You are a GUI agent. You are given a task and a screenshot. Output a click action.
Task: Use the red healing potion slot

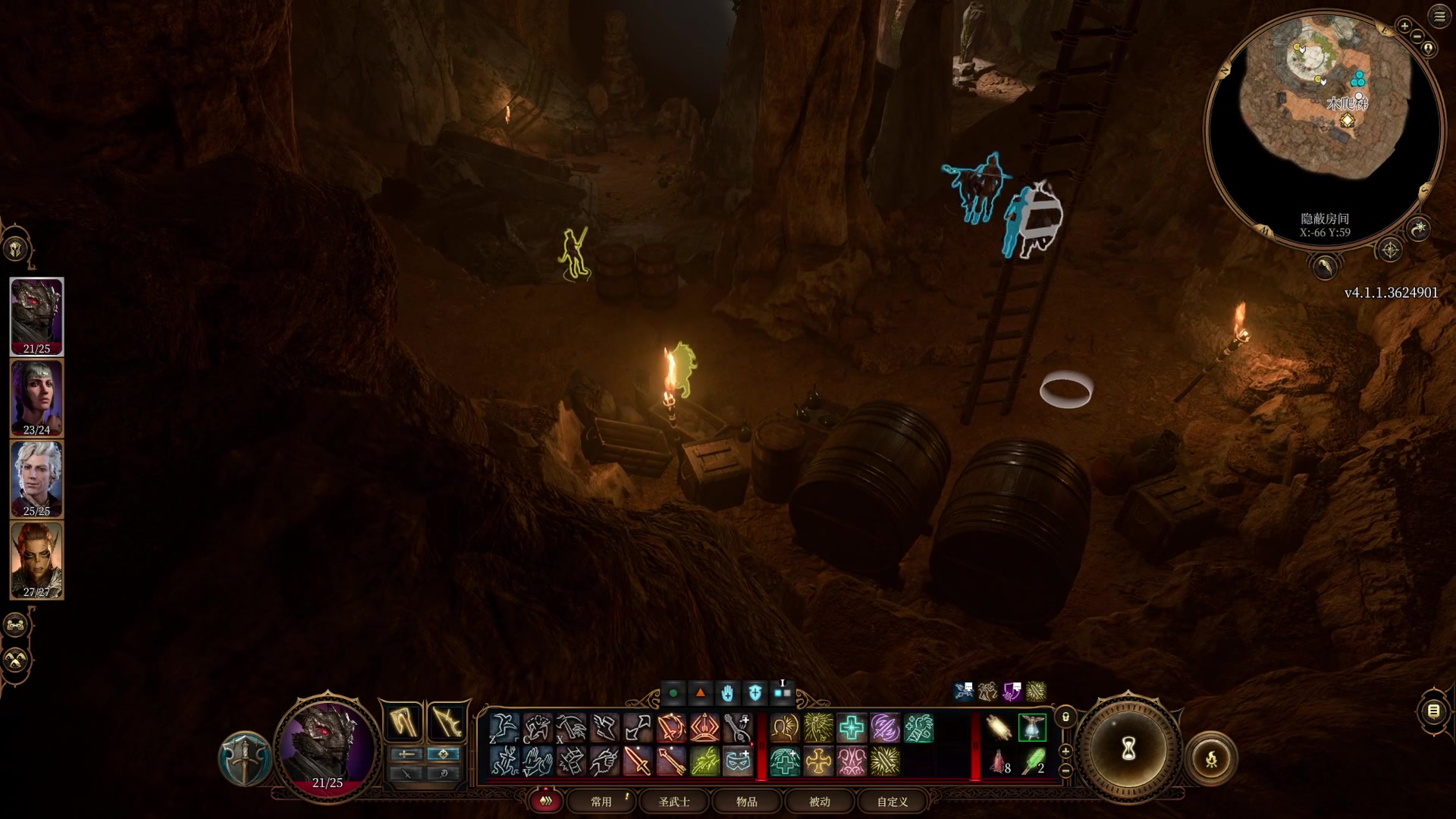point(999,761)
